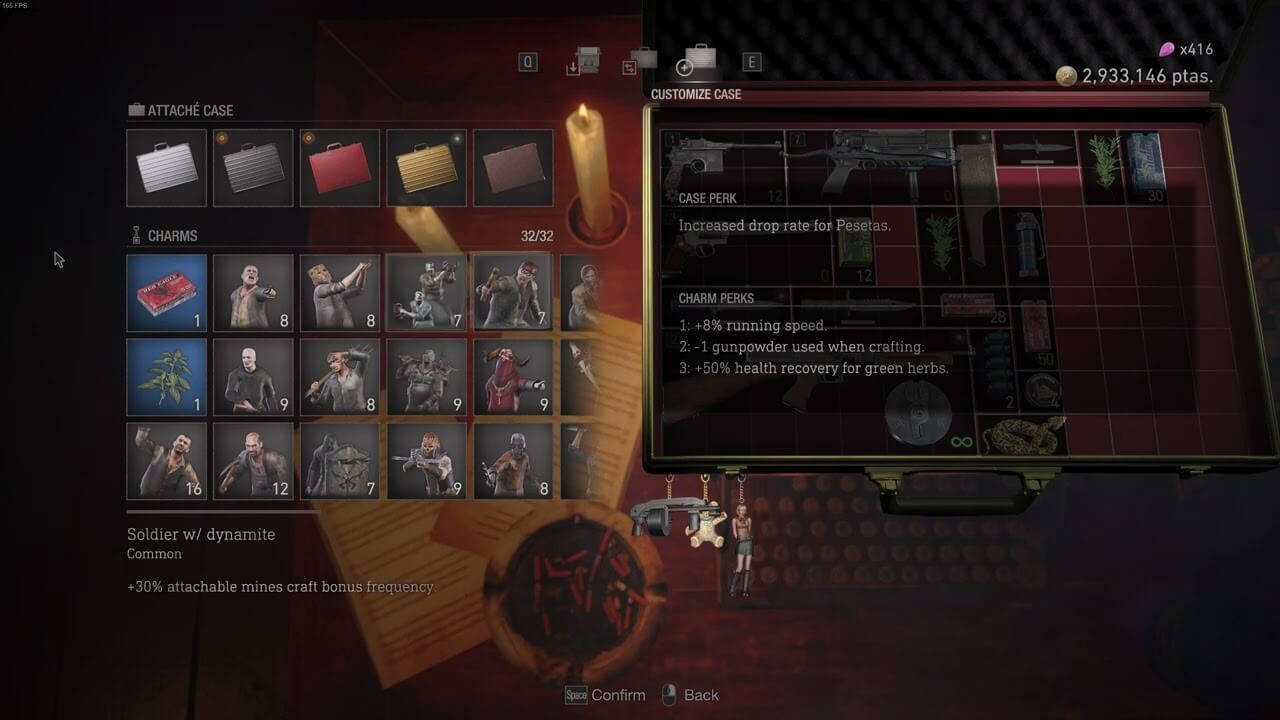
Task: Select the brown leather attaché case
Action: 512,168
